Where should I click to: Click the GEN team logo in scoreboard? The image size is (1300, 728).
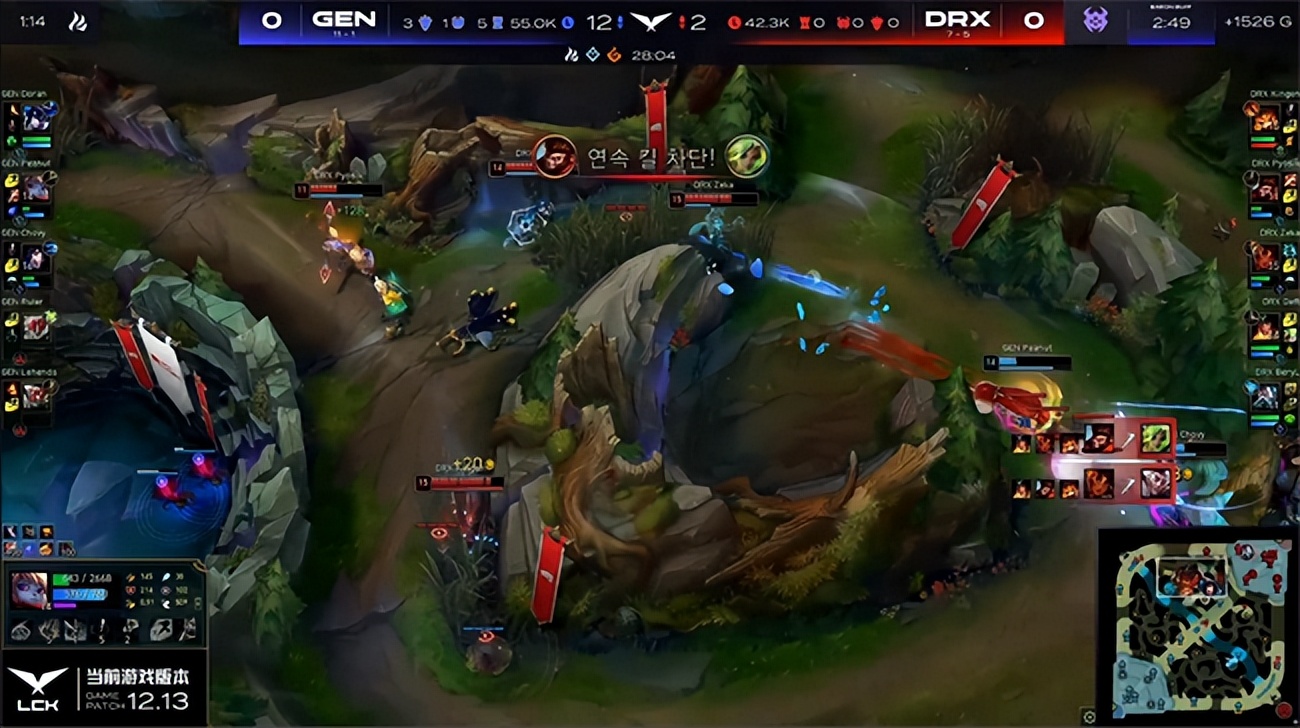click(345, 19)
